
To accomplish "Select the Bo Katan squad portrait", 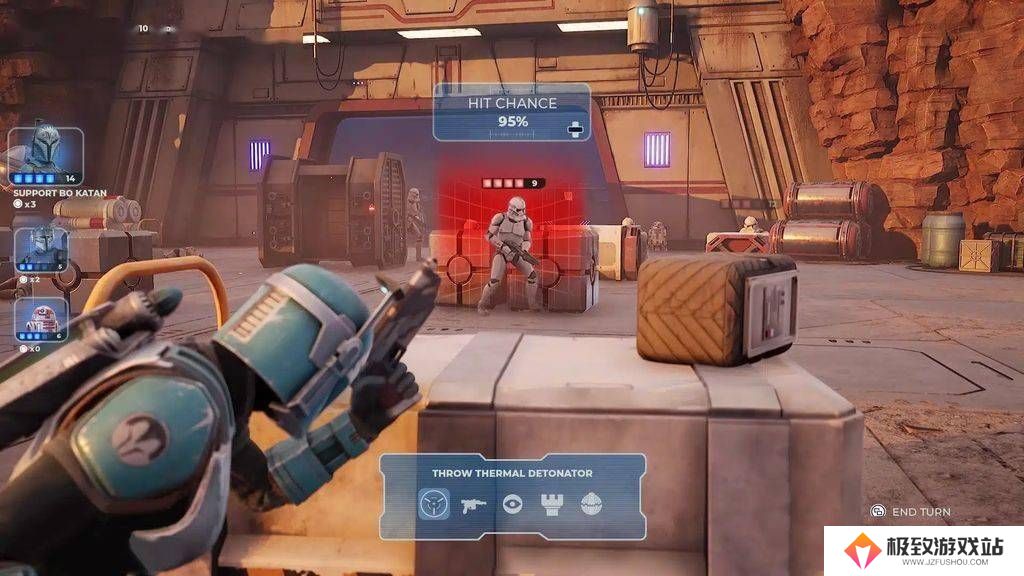I will coord(45,153).
